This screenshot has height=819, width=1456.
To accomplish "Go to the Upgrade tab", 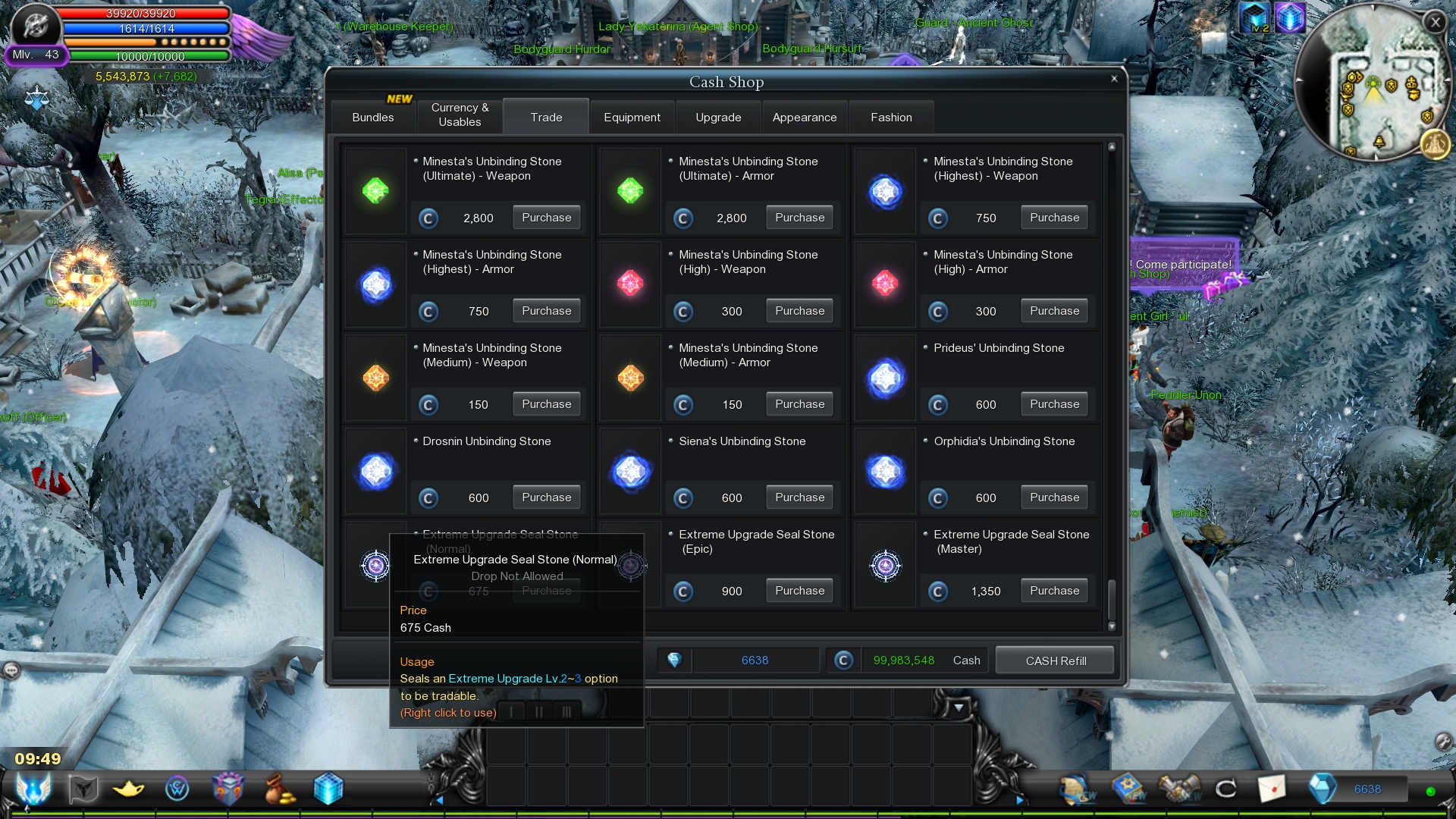I will pyautogui.click(x=718, y=118).
